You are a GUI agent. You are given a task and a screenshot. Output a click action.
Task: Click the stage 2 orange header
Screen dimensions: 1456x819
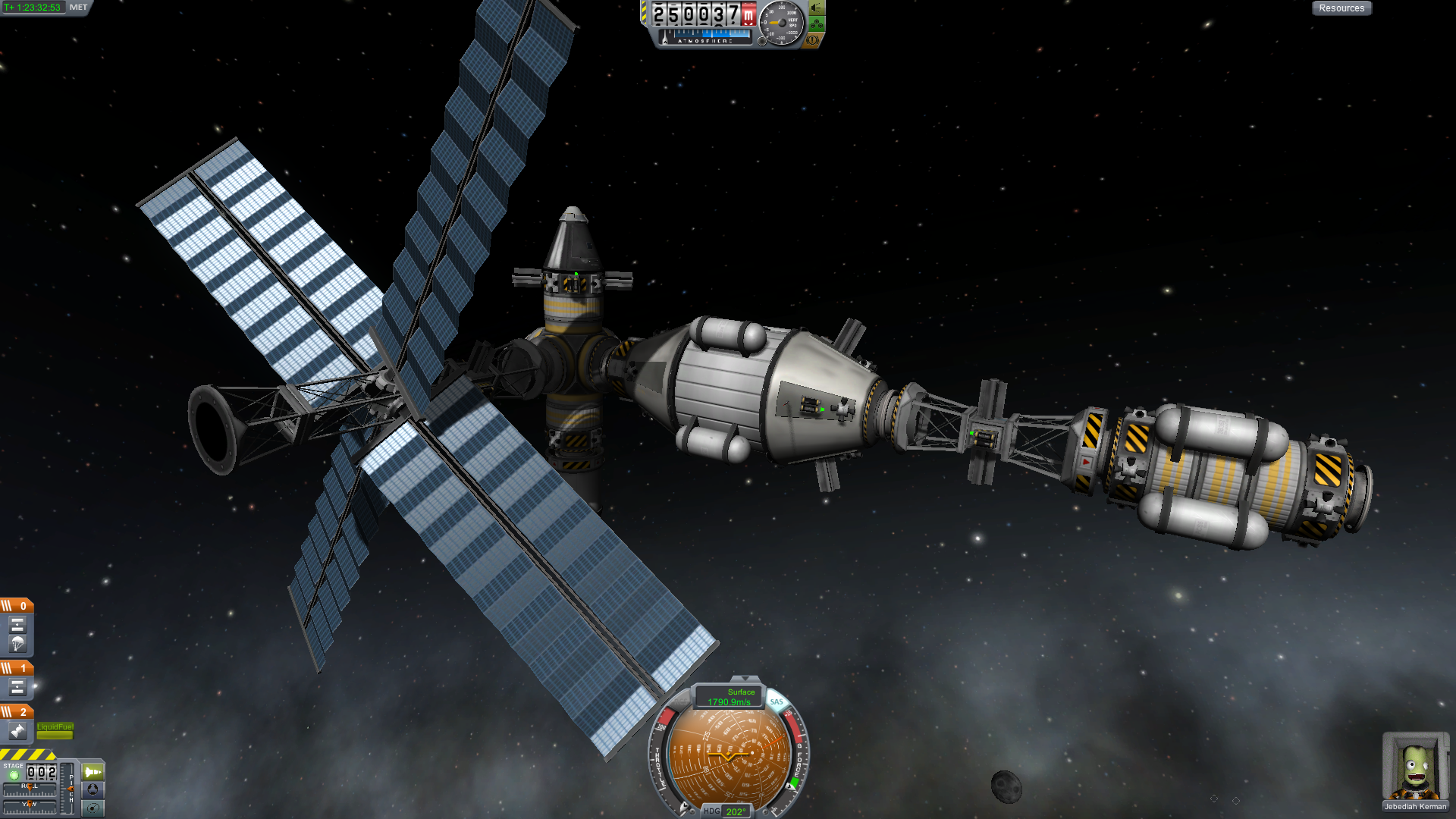[17, 711]
